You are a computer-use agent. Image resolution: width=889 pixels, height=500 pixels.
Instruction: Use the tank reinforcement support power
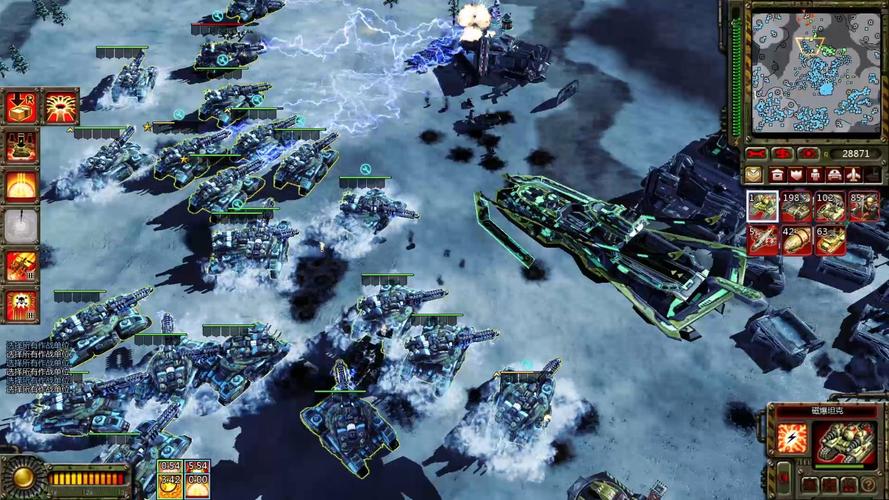21,146
